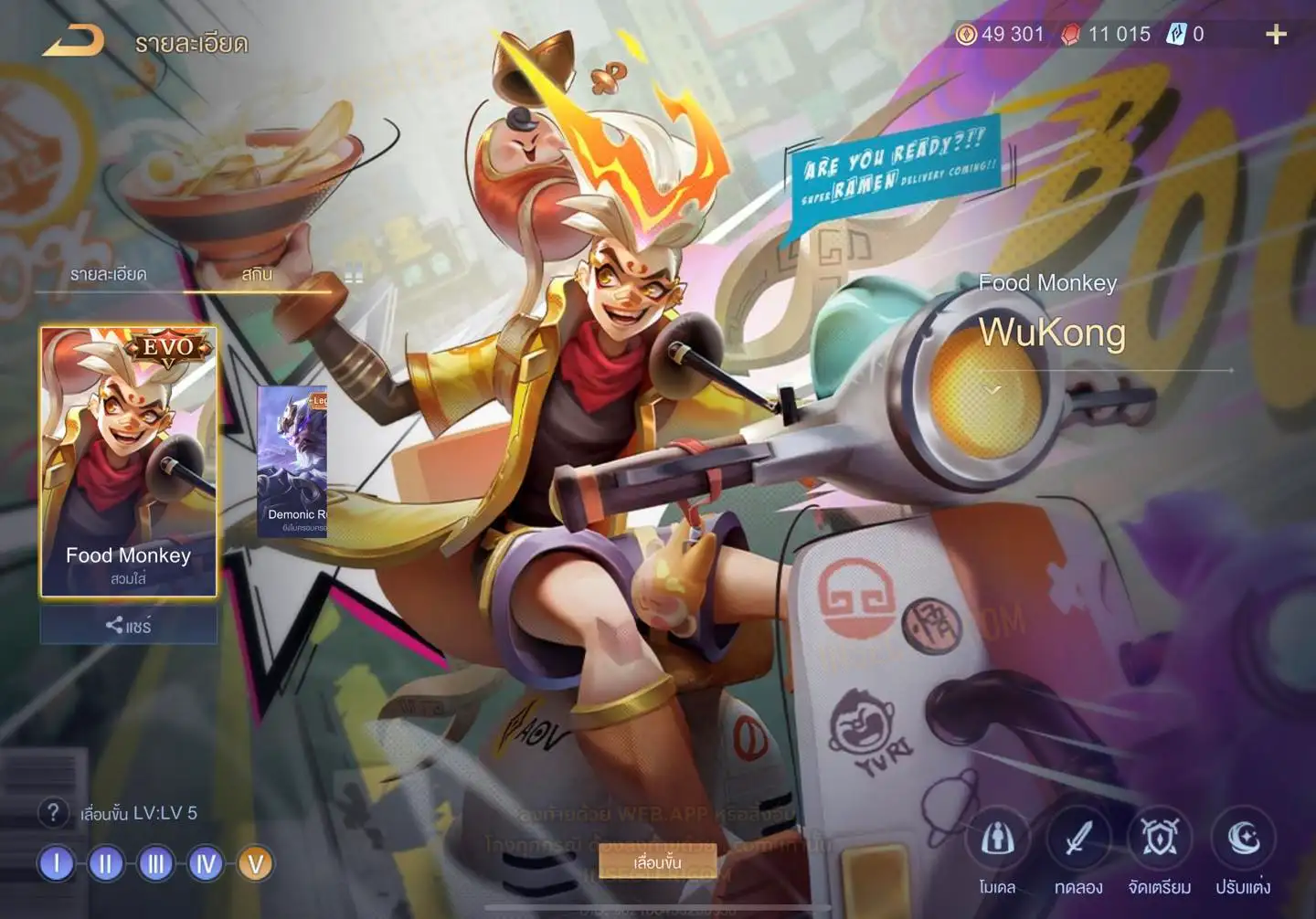Select the Food Monkey EVO skin card
Screen dimensions: 1316x919
pos(128,461)
